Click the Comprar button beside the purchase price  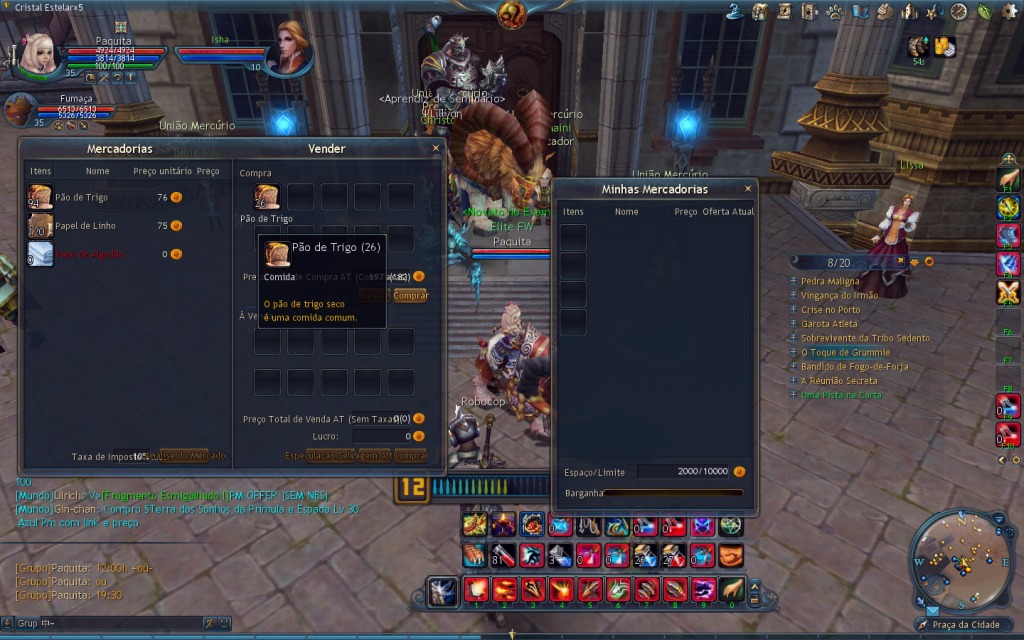410,296
